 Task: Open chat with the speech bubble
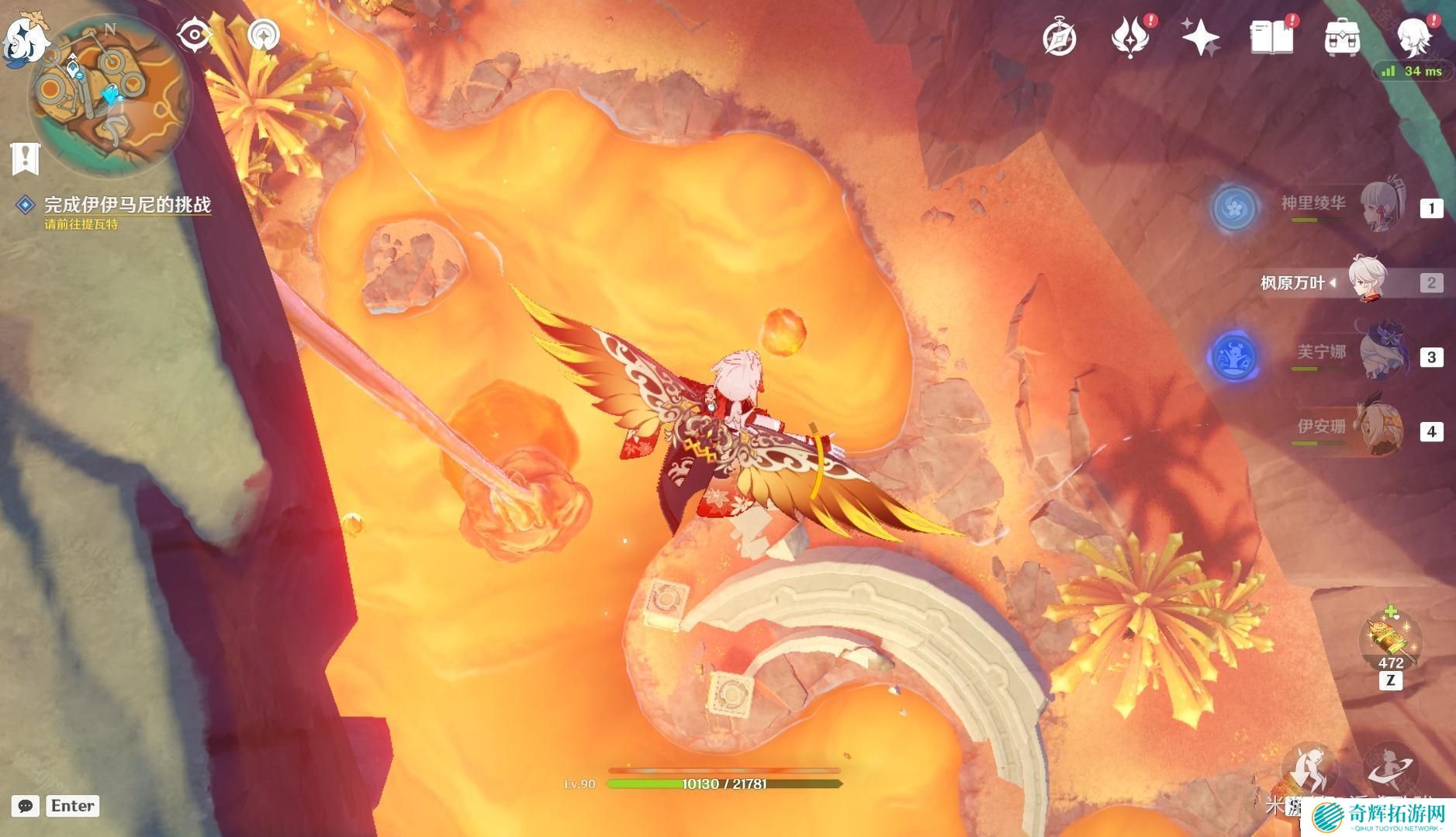[25, 806]
